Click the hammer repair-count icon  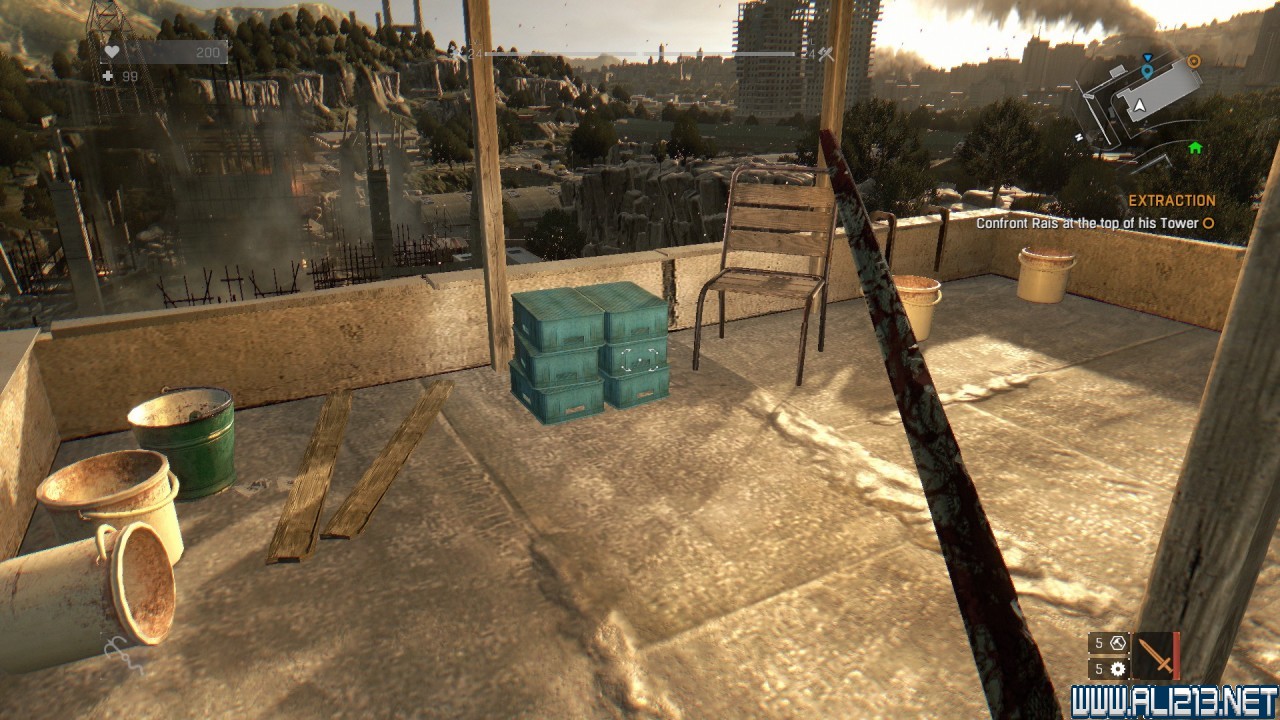pos(1117,643)
